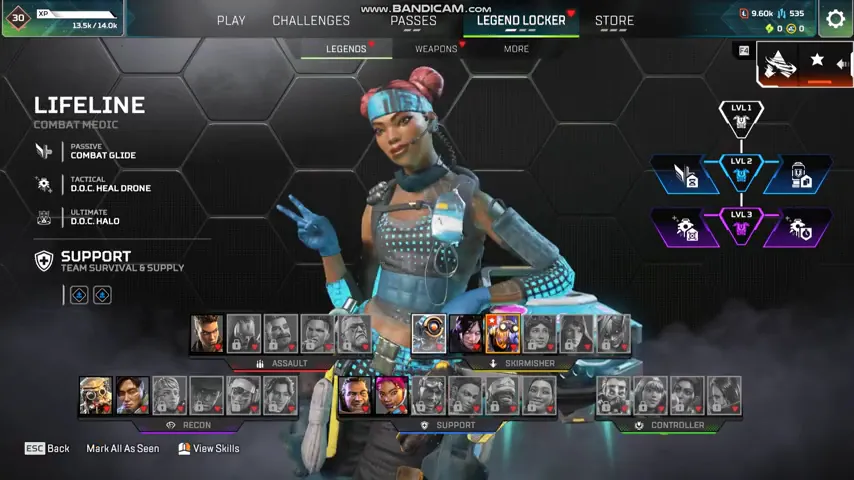854x480 pixels.
Task: Select the Bloodhound goggled portrait in Recon
Action: (x=96, y=395)
